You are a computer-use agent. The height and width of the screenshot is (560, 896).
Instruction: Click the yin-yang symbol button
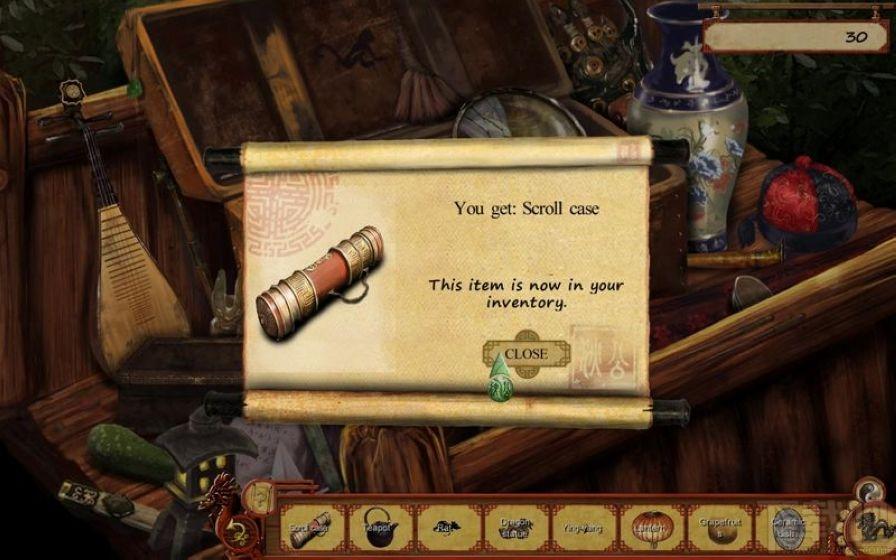(x=866, y=490)
